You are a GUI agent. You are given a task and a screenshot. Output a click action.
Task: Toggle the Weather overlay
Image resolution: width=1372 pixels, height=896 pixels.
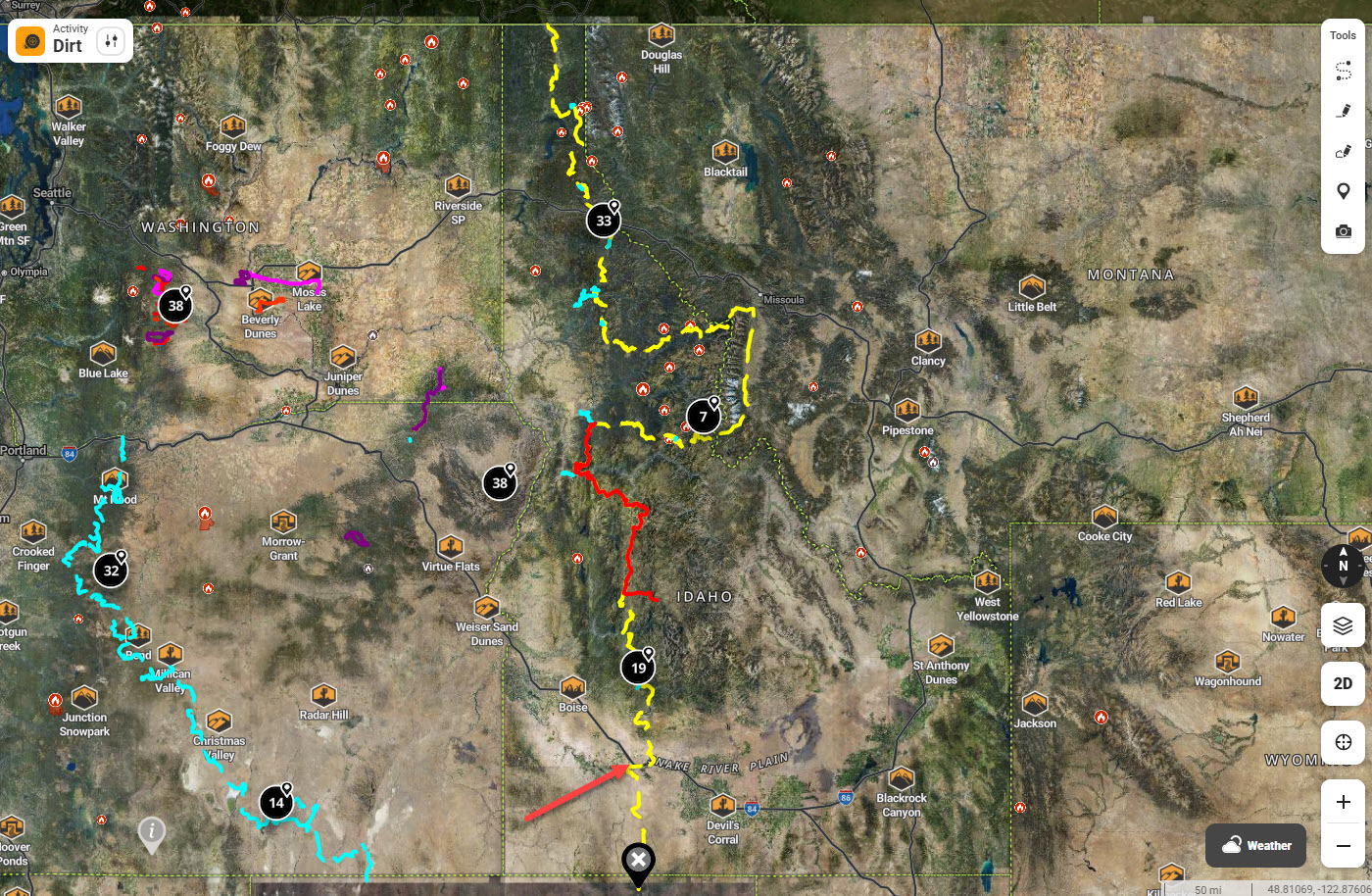1255,845
